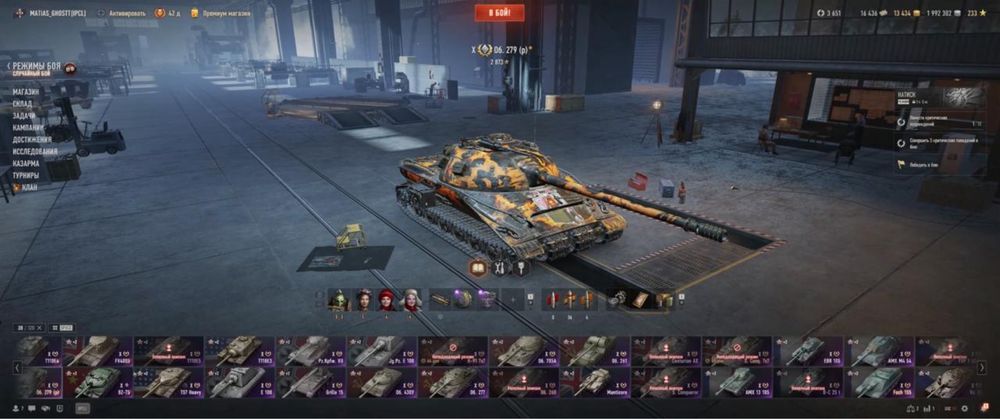Open the ТУРНИРЫ (Tournaments) menu entry

(x=27, y=175)
